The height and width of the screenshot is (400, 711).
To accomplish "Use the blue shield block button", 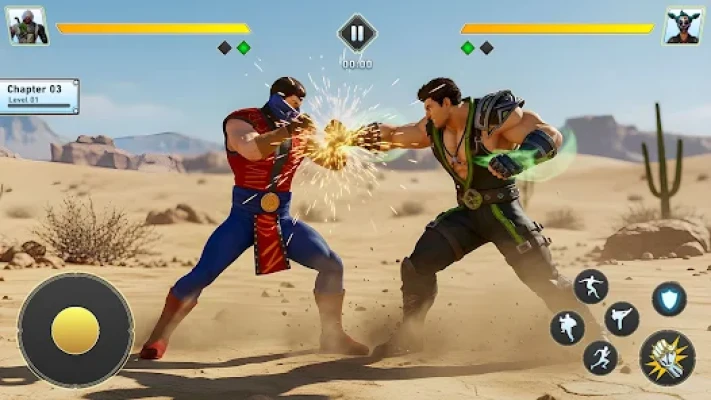I will (x=669, y=298).
